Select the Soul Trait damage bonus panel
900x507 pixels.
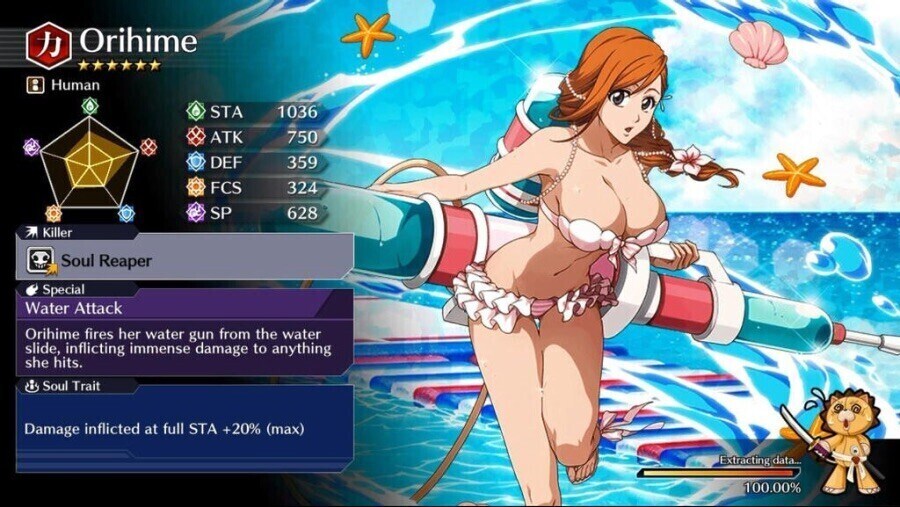185,429
